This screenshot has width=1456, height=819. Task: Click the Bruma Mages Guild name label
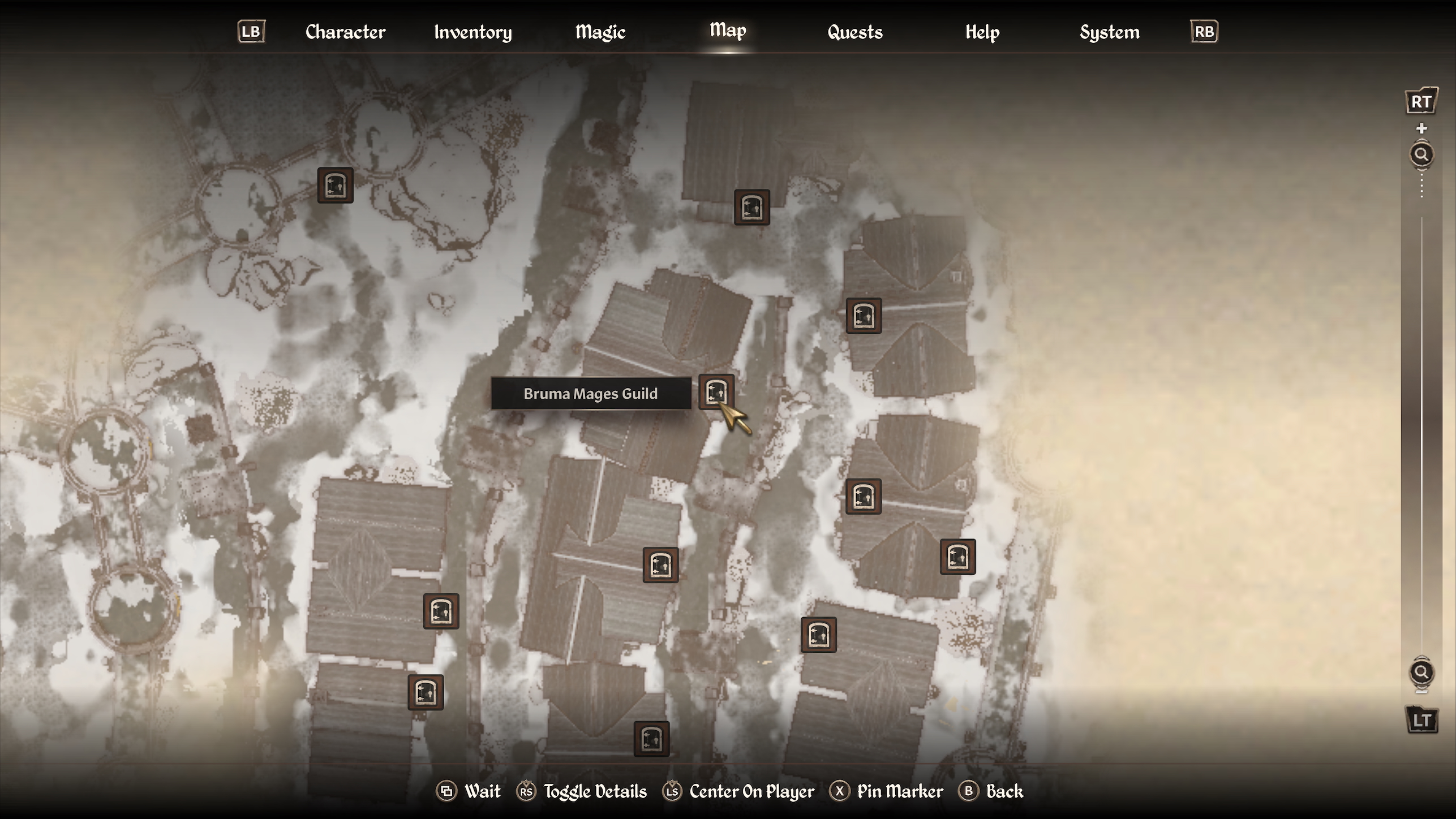(x=591, y=393)
